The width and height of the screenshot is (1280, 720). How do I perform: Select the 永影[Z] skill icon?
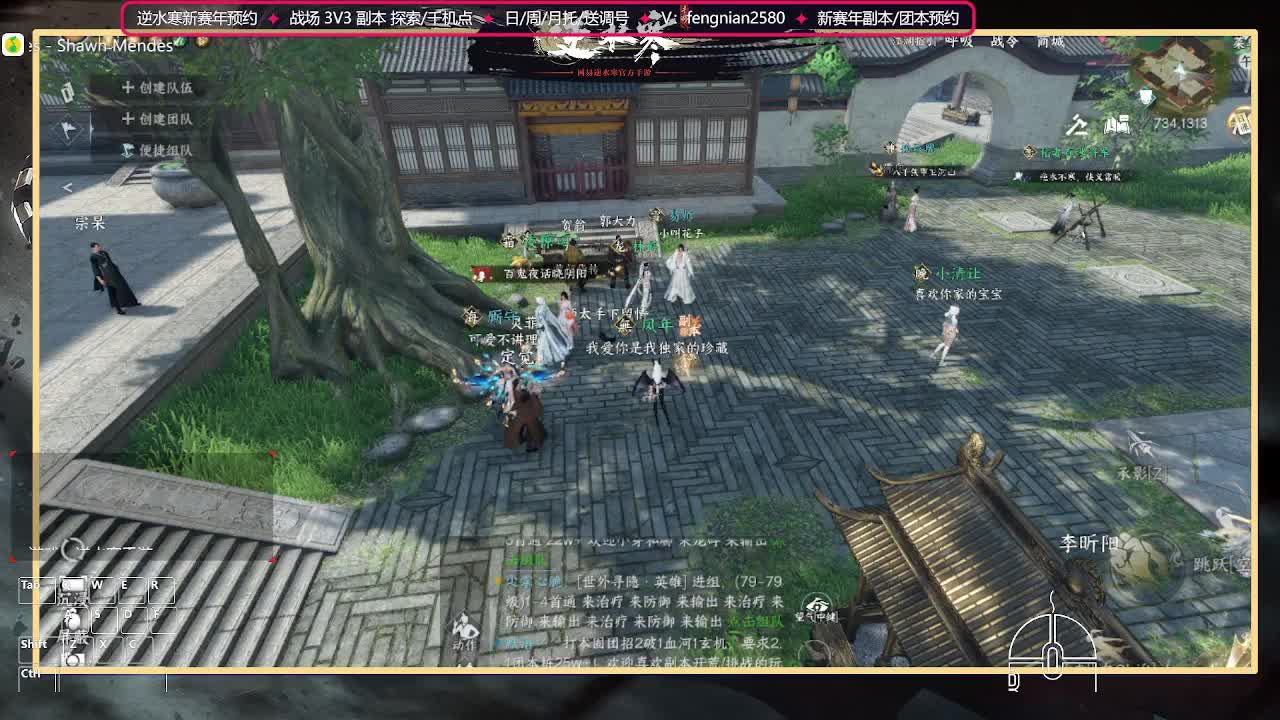coord(1143,448)
